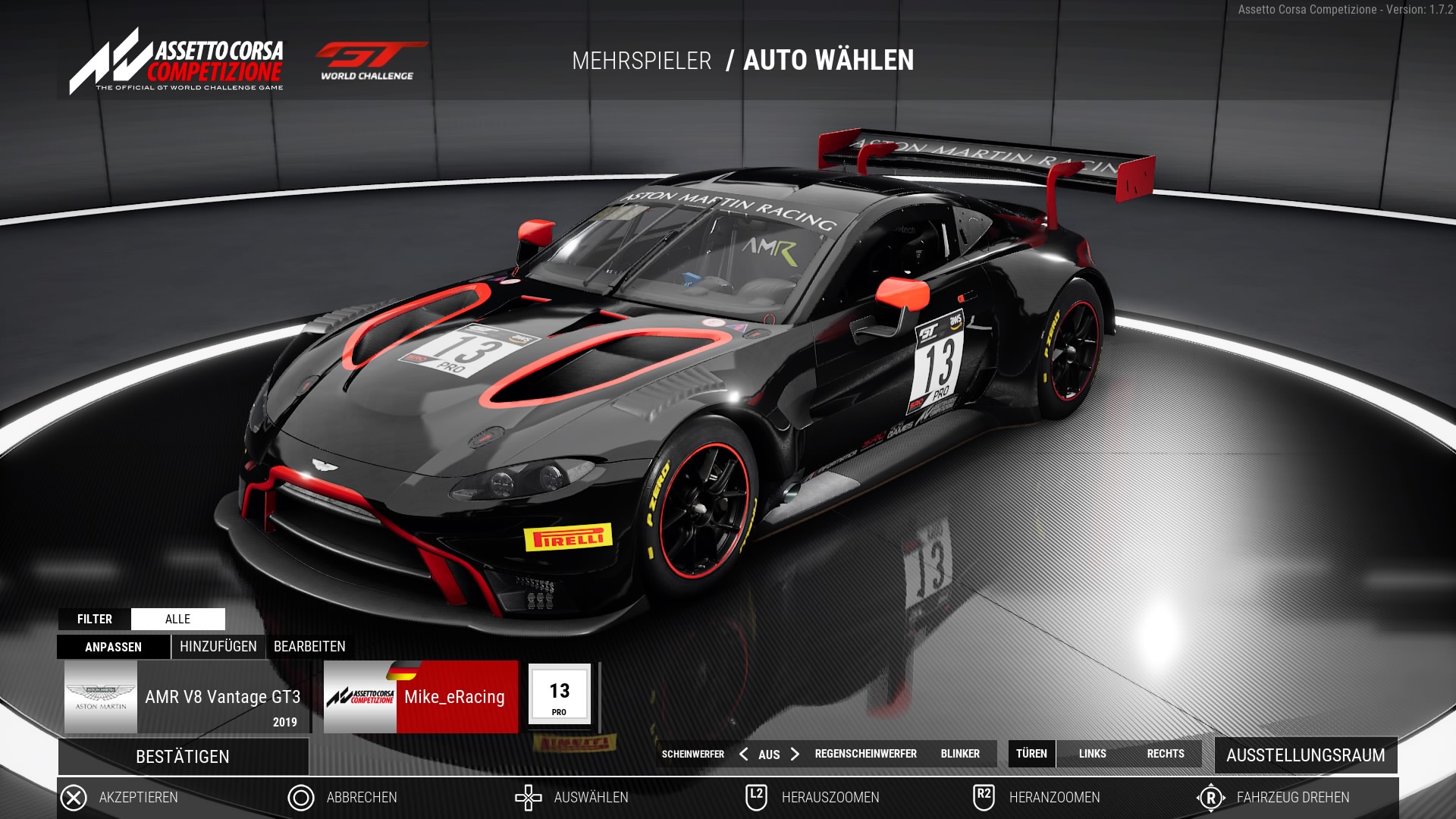Choose the AMR V8 Vantage GT3 car tile
The width and height of the screenshot is (1456, 819).
pos(187,697)
